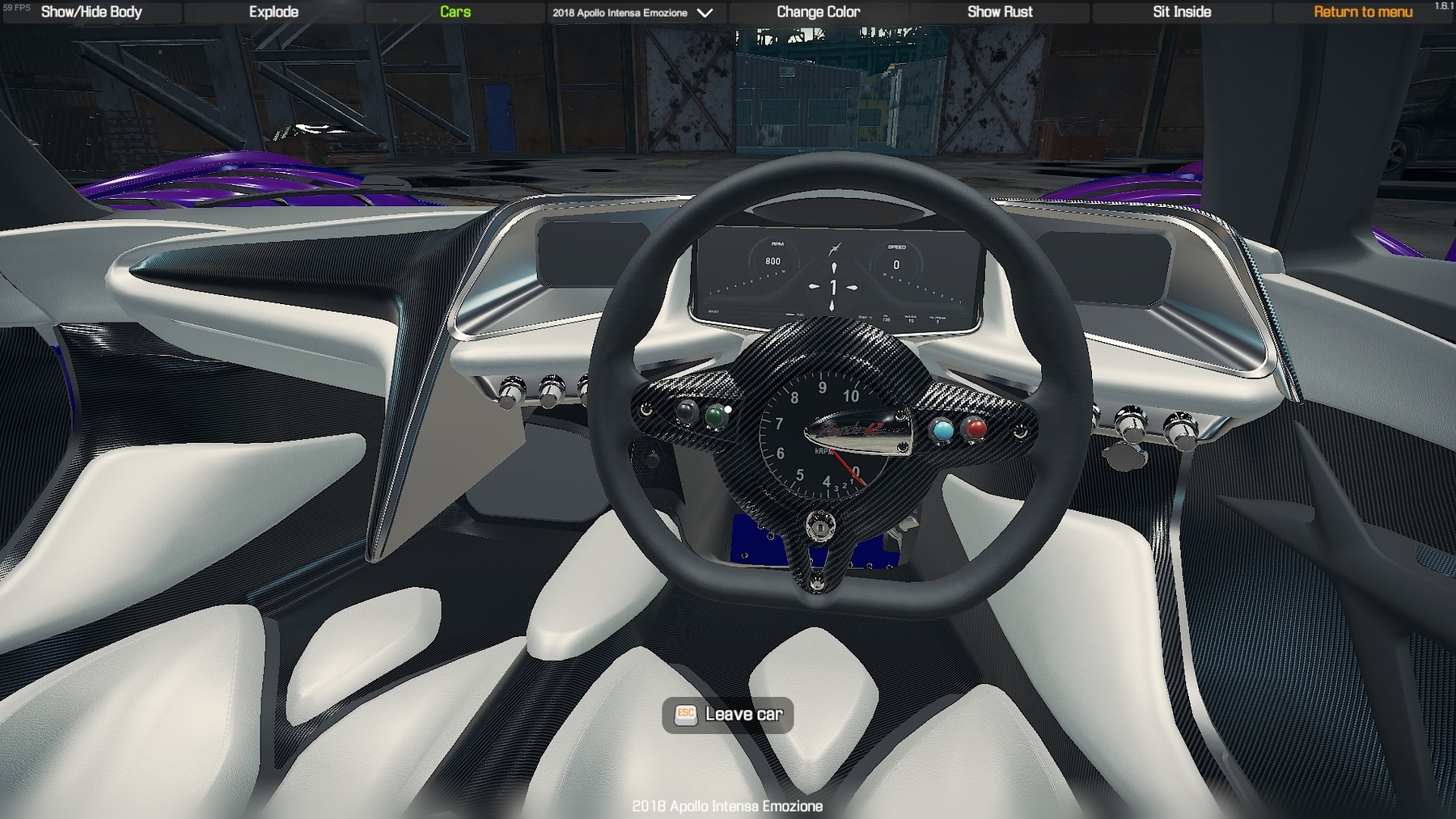1456x819 pixels.
Task: Toggle Show Rust on the car
Action: click(x=1000, y=12)
